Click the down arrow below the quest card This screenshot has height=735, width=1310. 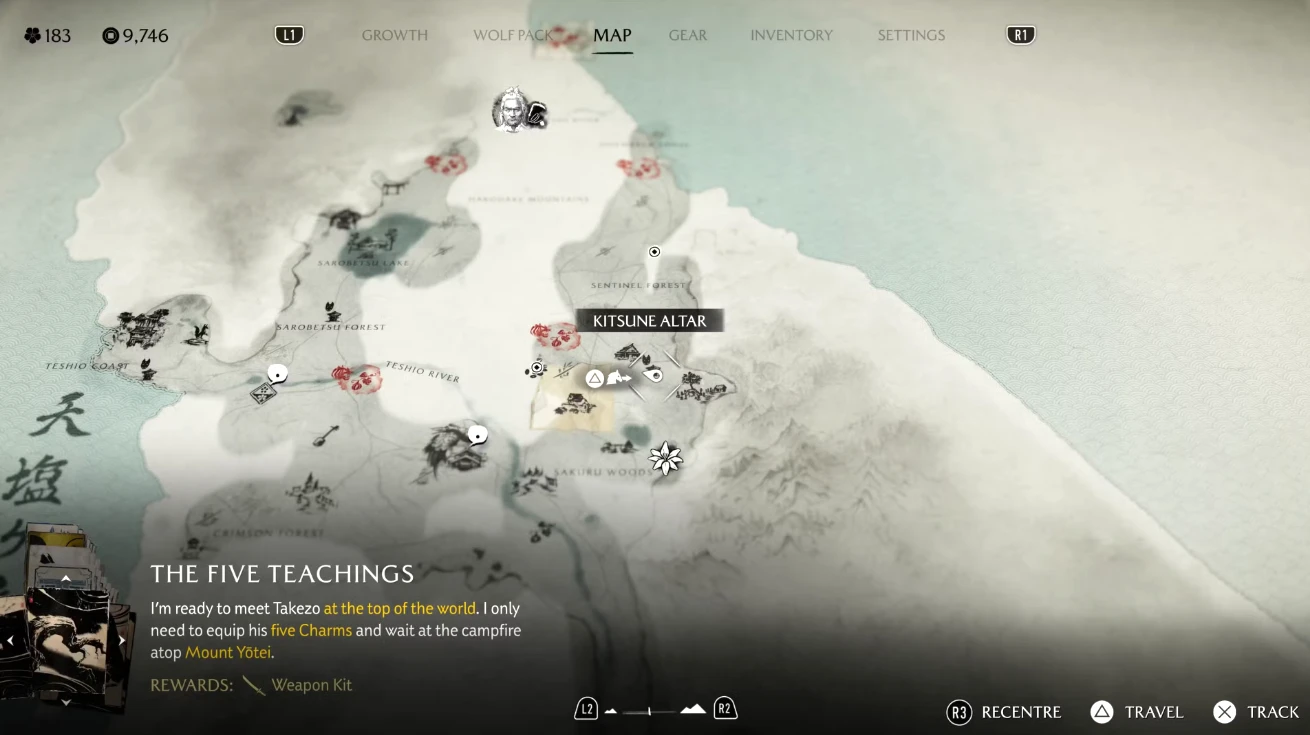(x=66, y=702)
